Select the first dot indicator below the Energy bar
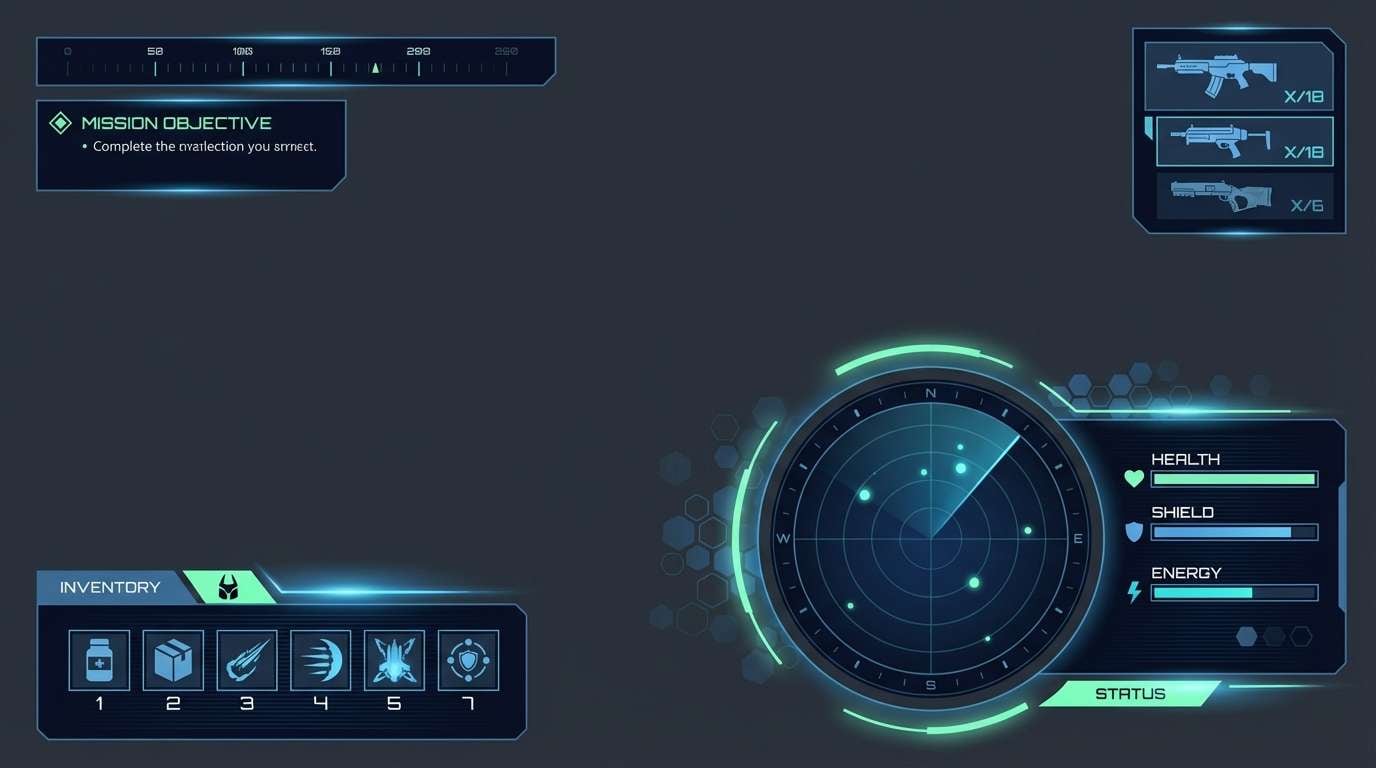The image size is (1376, 768). coord(1245,636)
